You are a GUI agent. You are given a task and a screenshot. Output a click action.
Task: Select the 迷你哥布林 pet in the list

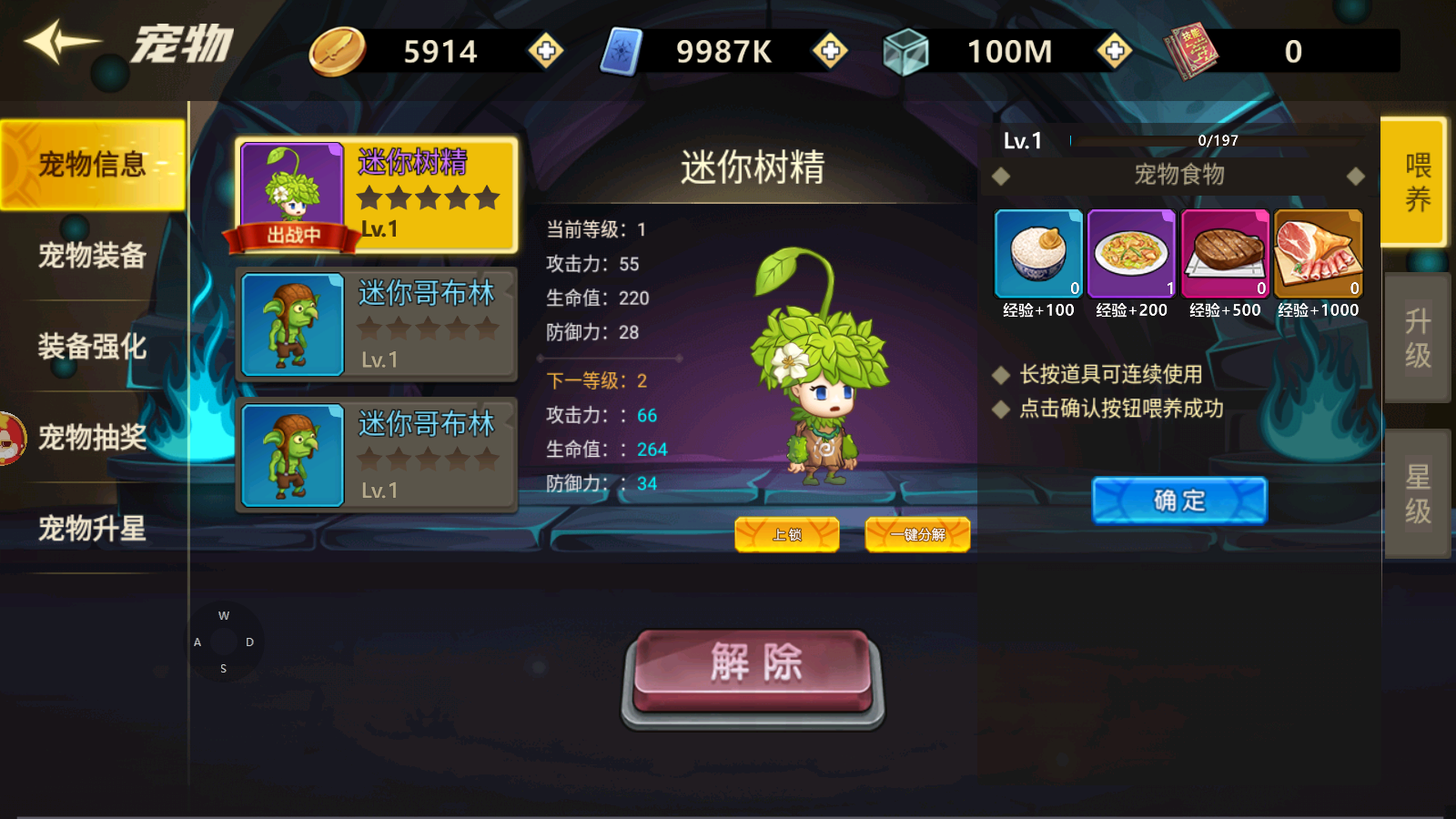tap(376, 326)
